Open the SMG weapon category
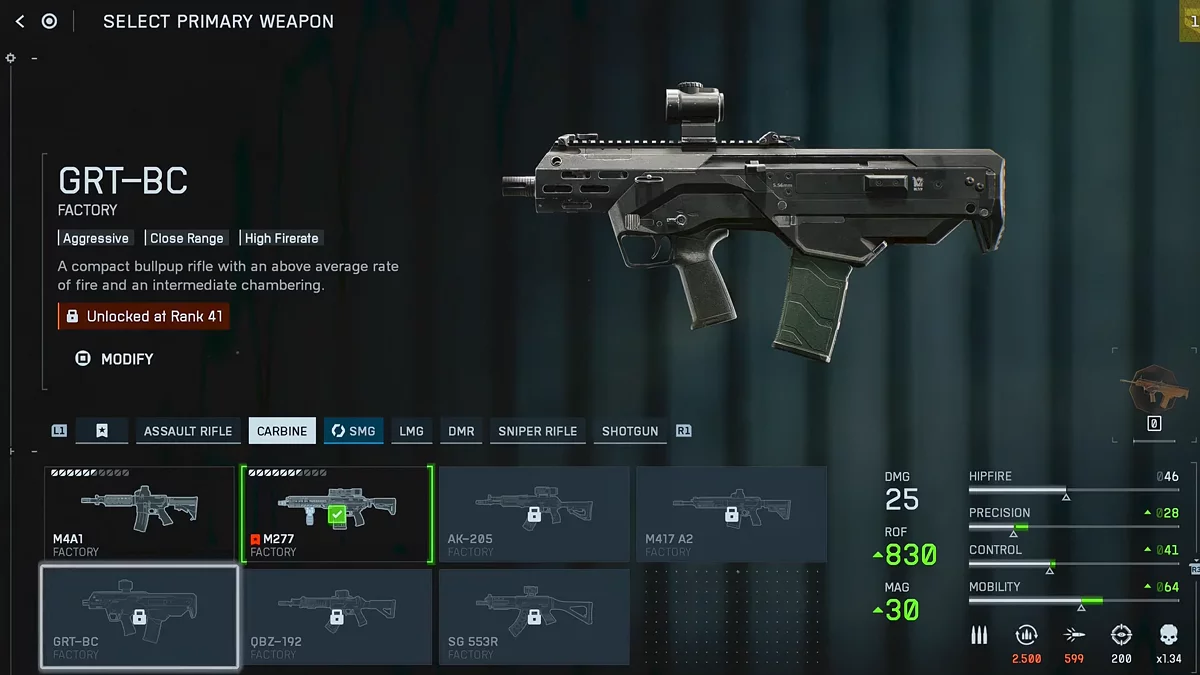This screenshot has width=1200, height=675. point(353,431)
